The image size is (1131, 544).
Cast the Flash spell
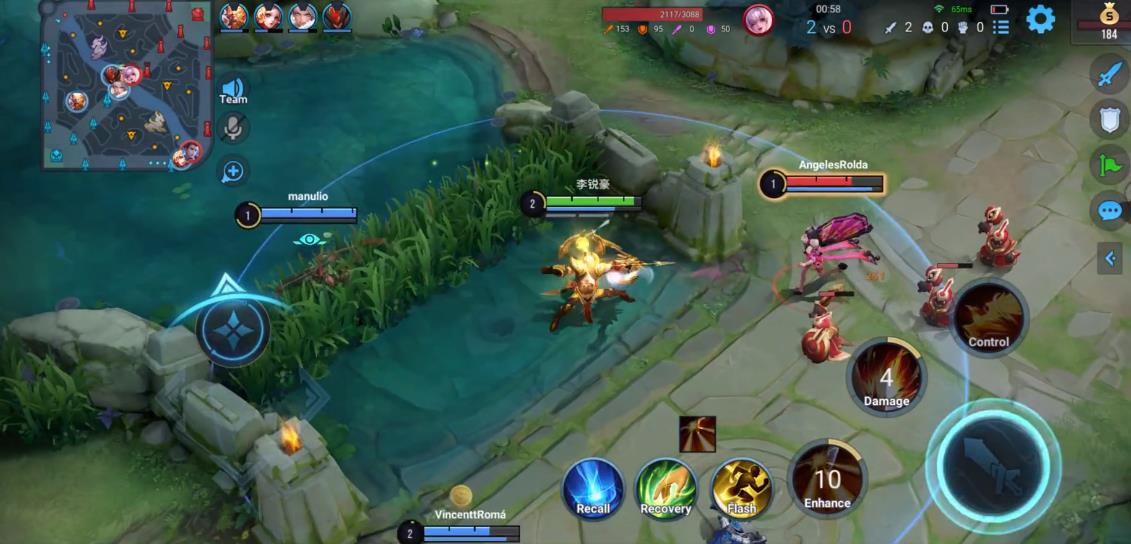click(741, 487)
